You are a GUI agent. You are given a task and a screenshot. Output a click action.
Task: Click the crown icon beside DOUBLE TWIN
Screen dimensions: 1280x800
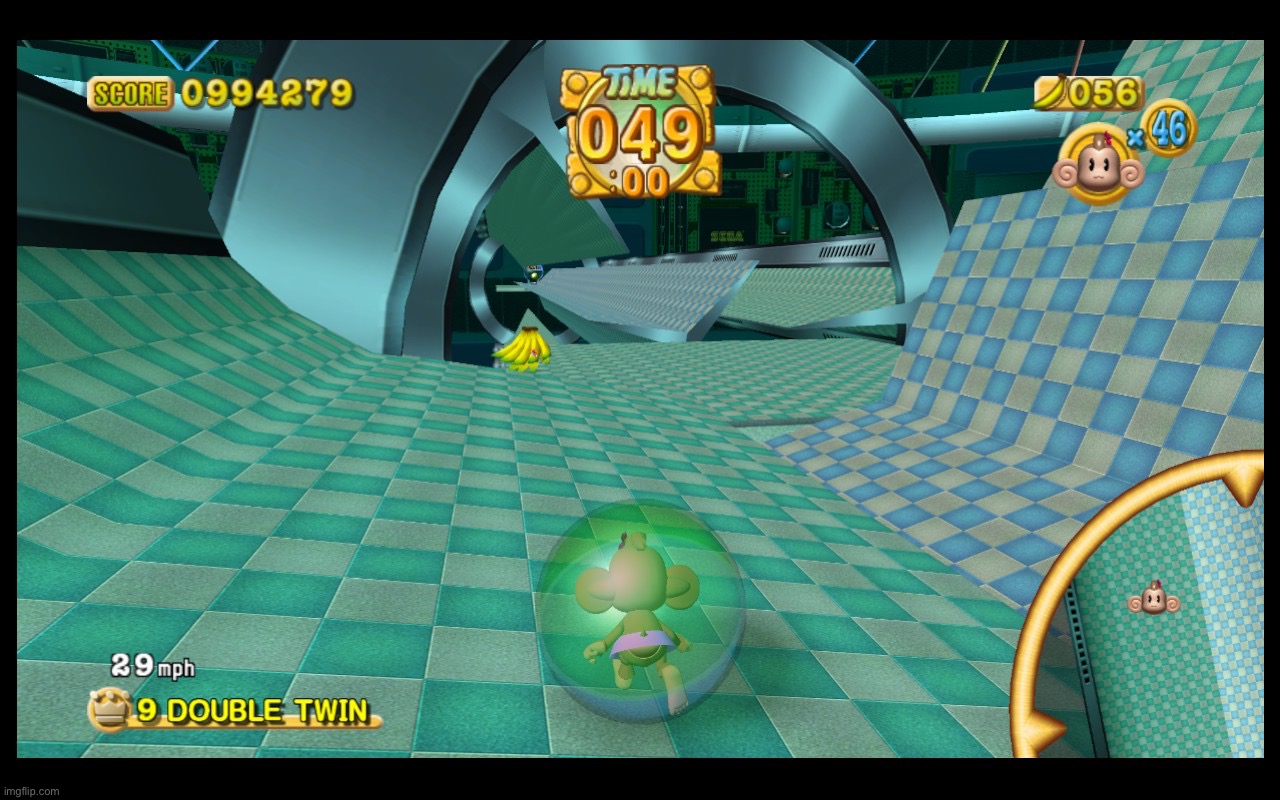click(x=112, y=711)
